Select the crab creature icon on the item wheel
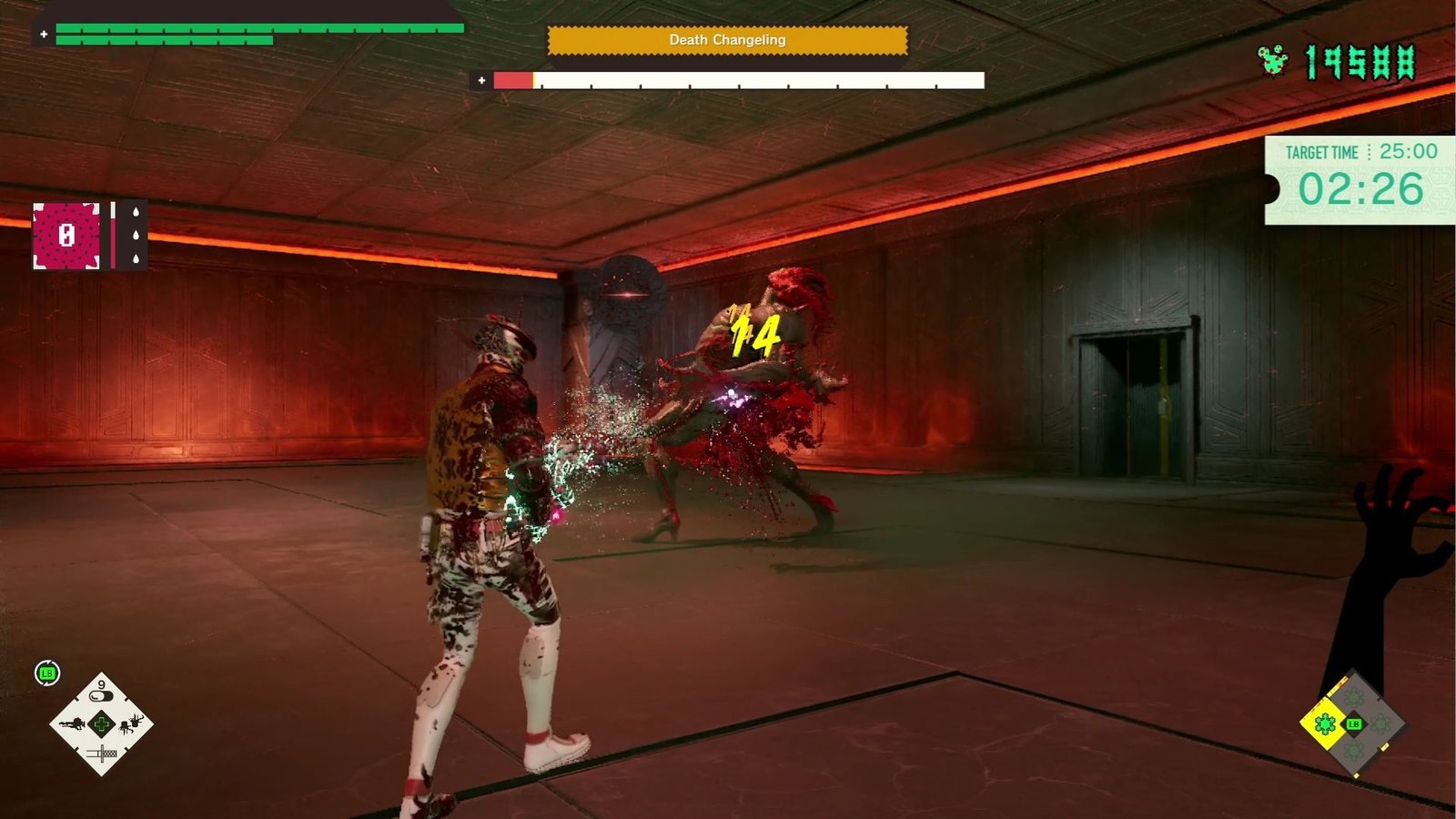This screenshot has width=1456, height=819. 127,724
